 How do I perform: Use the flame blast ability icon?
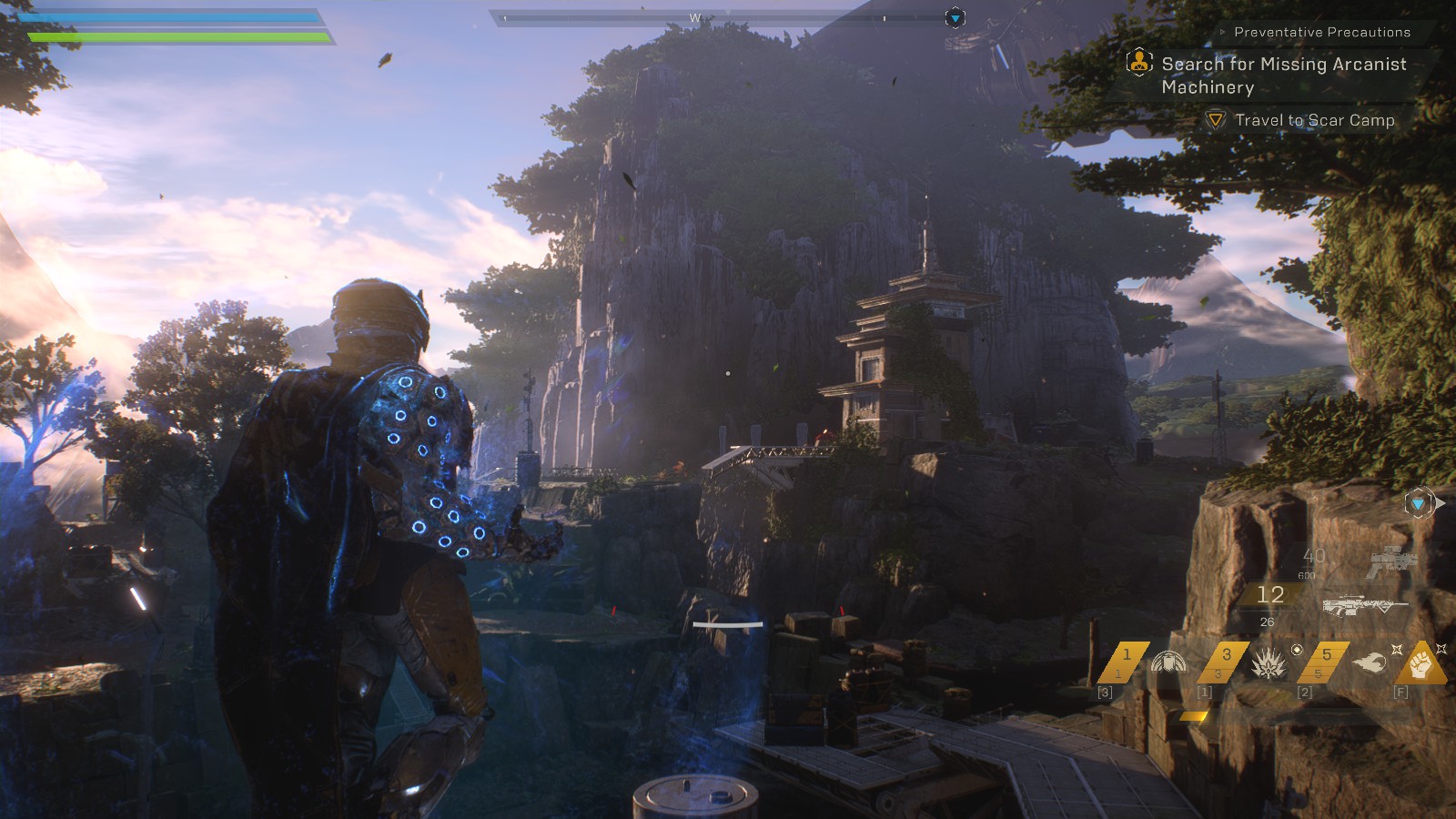(1369, 663)
